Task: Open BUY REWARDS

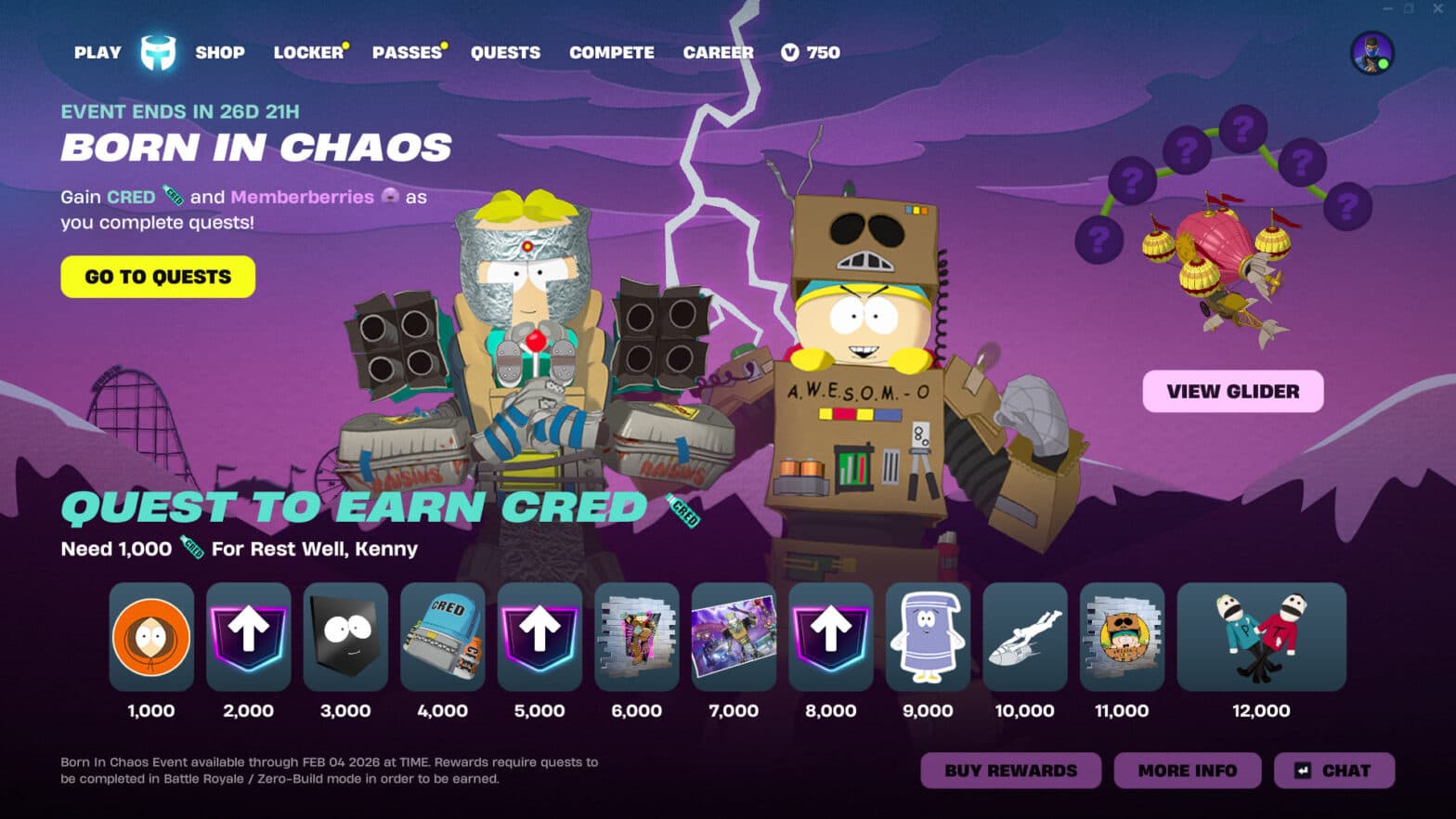Action: [1009, 770]
